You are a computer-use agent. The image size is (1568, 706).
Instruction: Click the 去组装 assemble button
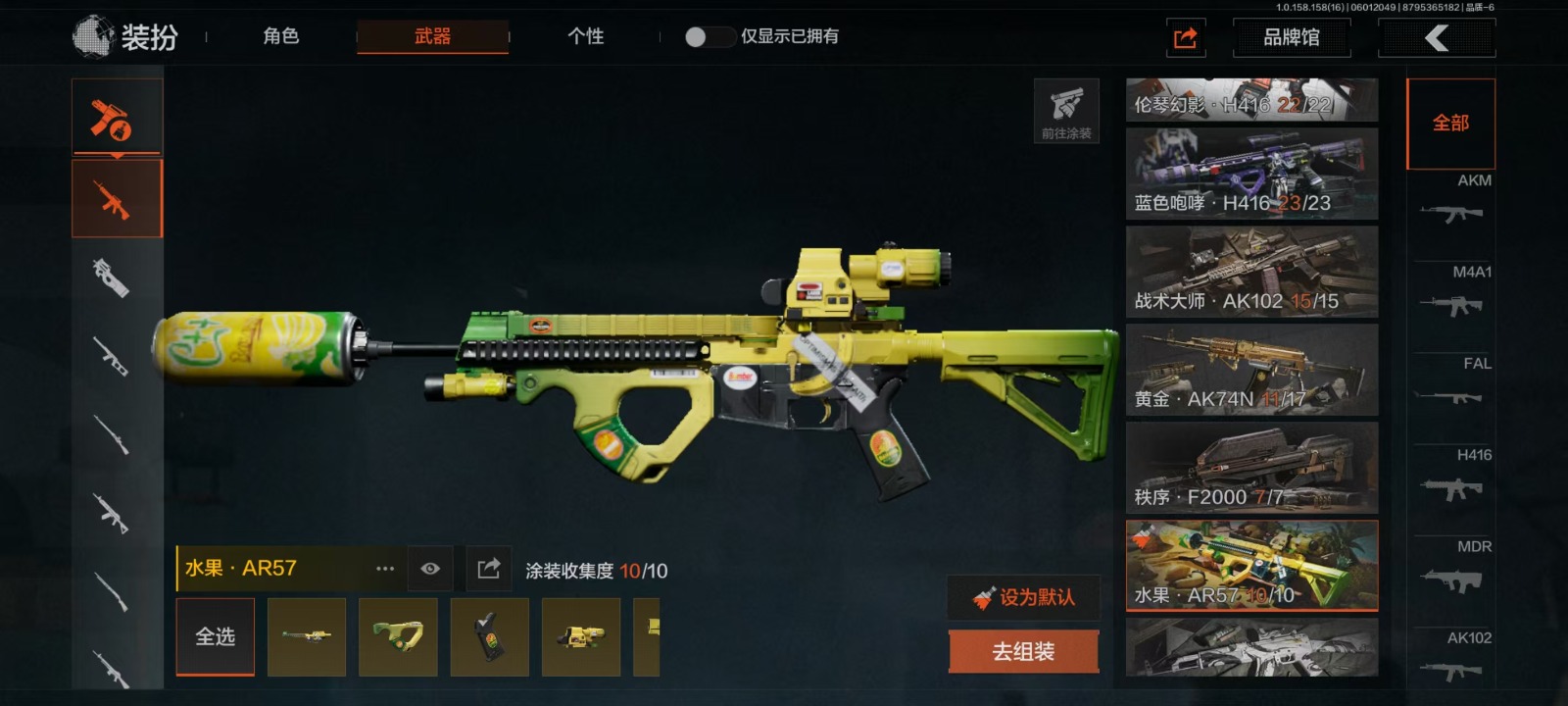pos(1023,652)
